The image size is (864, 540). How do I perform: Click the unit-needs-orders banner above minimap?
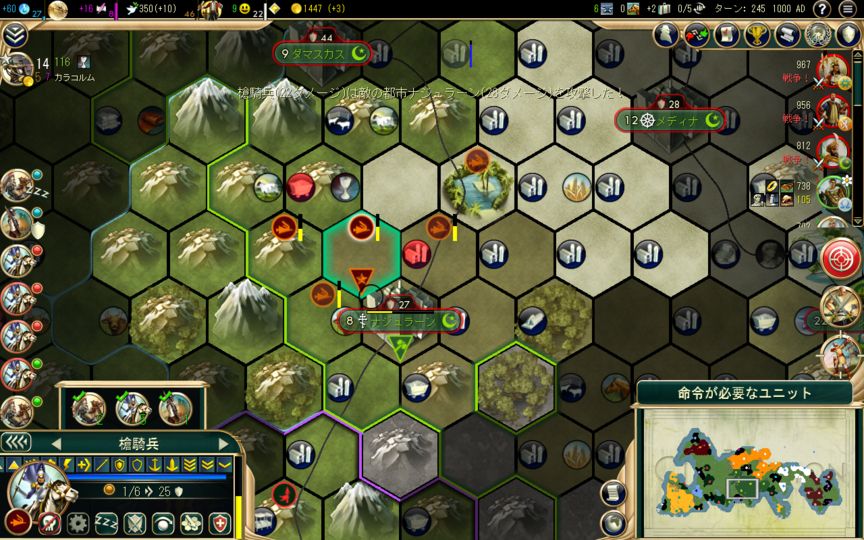click(746, 393)
